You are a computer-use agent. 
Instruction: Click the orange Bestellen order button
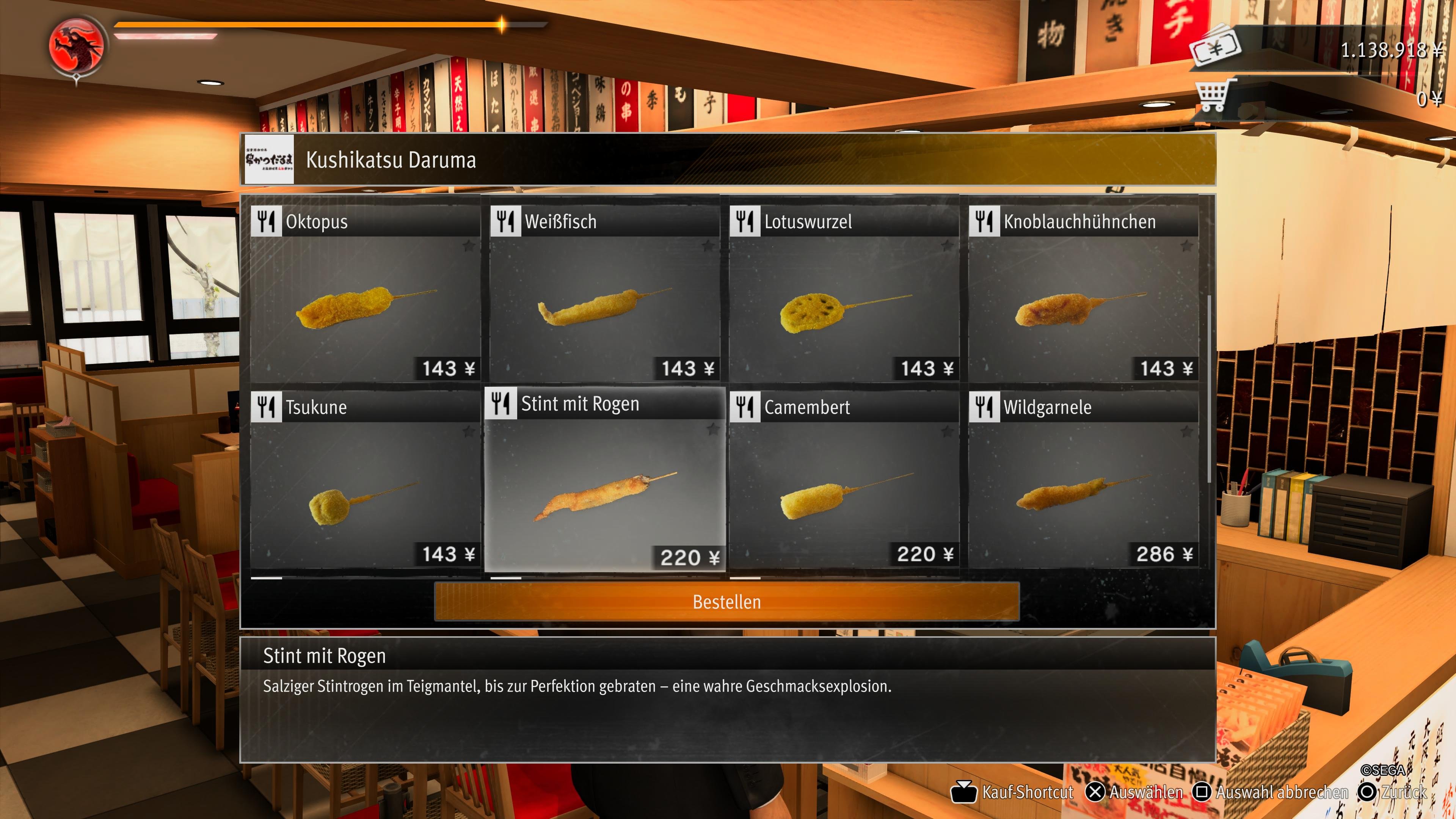[727, 602]
